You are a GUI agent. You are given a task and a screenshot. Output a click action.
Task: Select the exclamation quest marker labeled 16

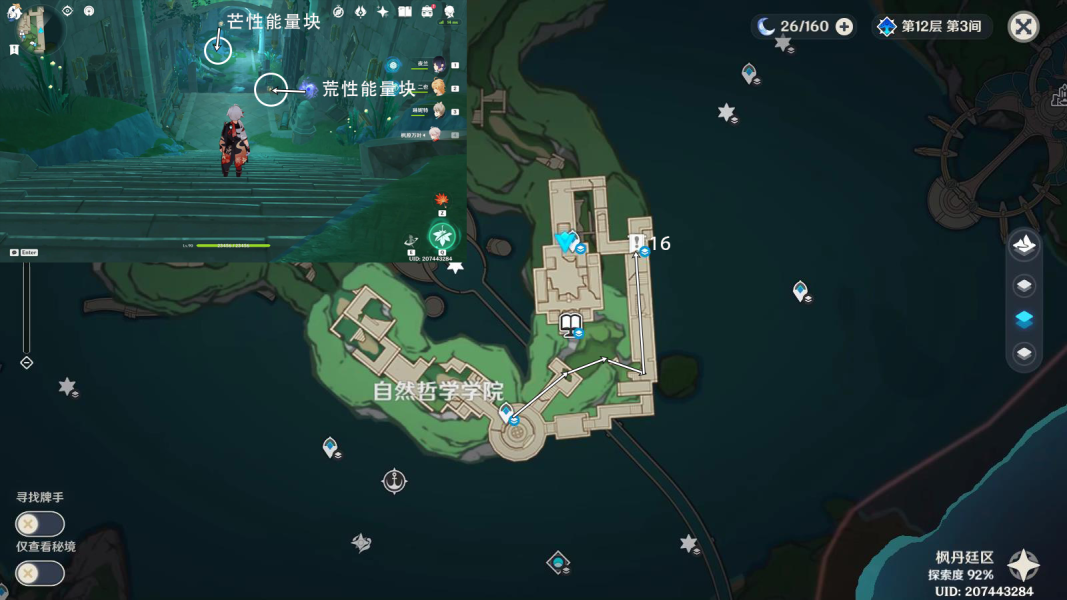coord(637,243)
